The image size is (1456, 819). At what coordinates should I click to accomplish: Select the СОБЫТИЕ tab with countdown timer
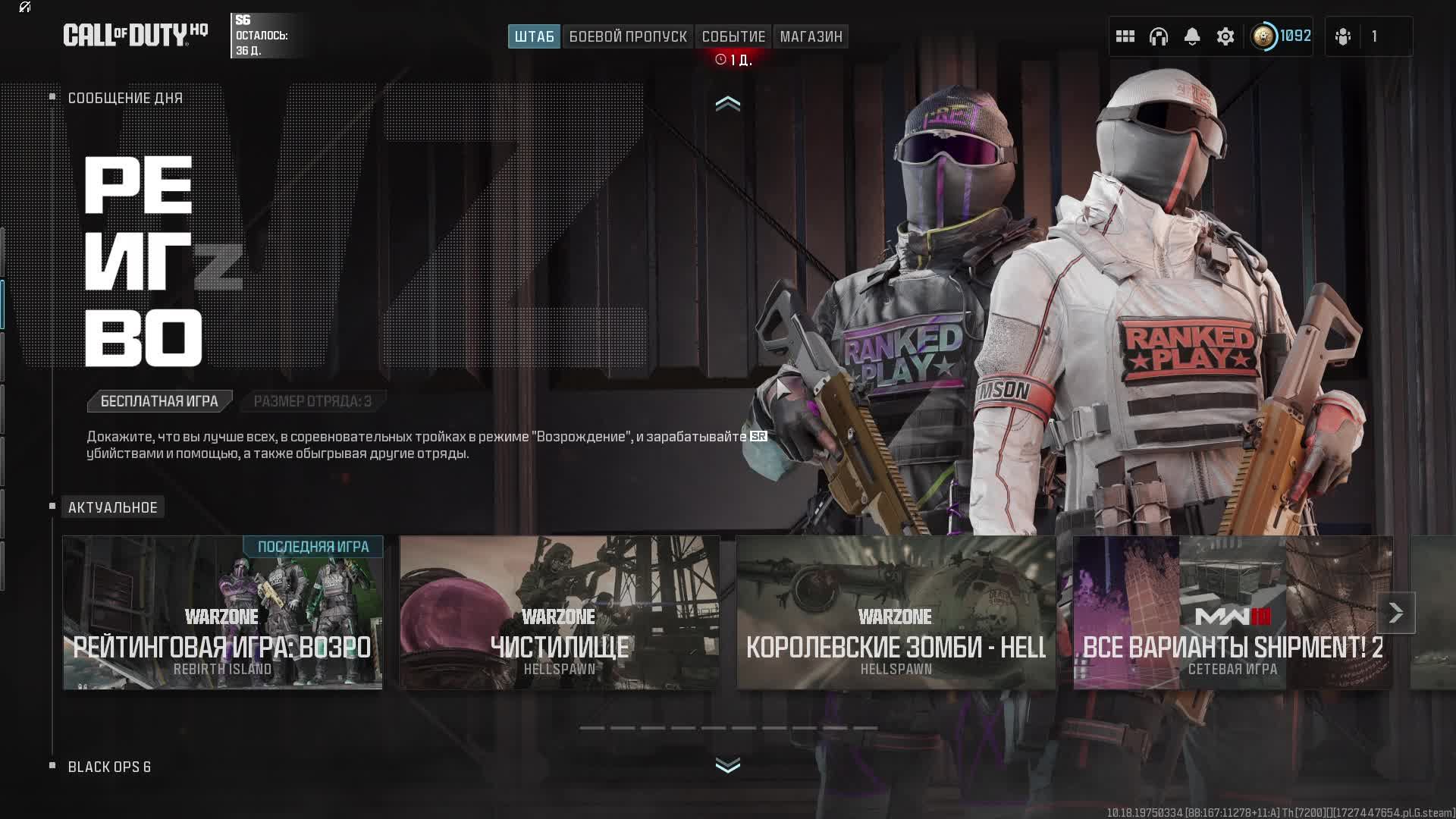733,36
